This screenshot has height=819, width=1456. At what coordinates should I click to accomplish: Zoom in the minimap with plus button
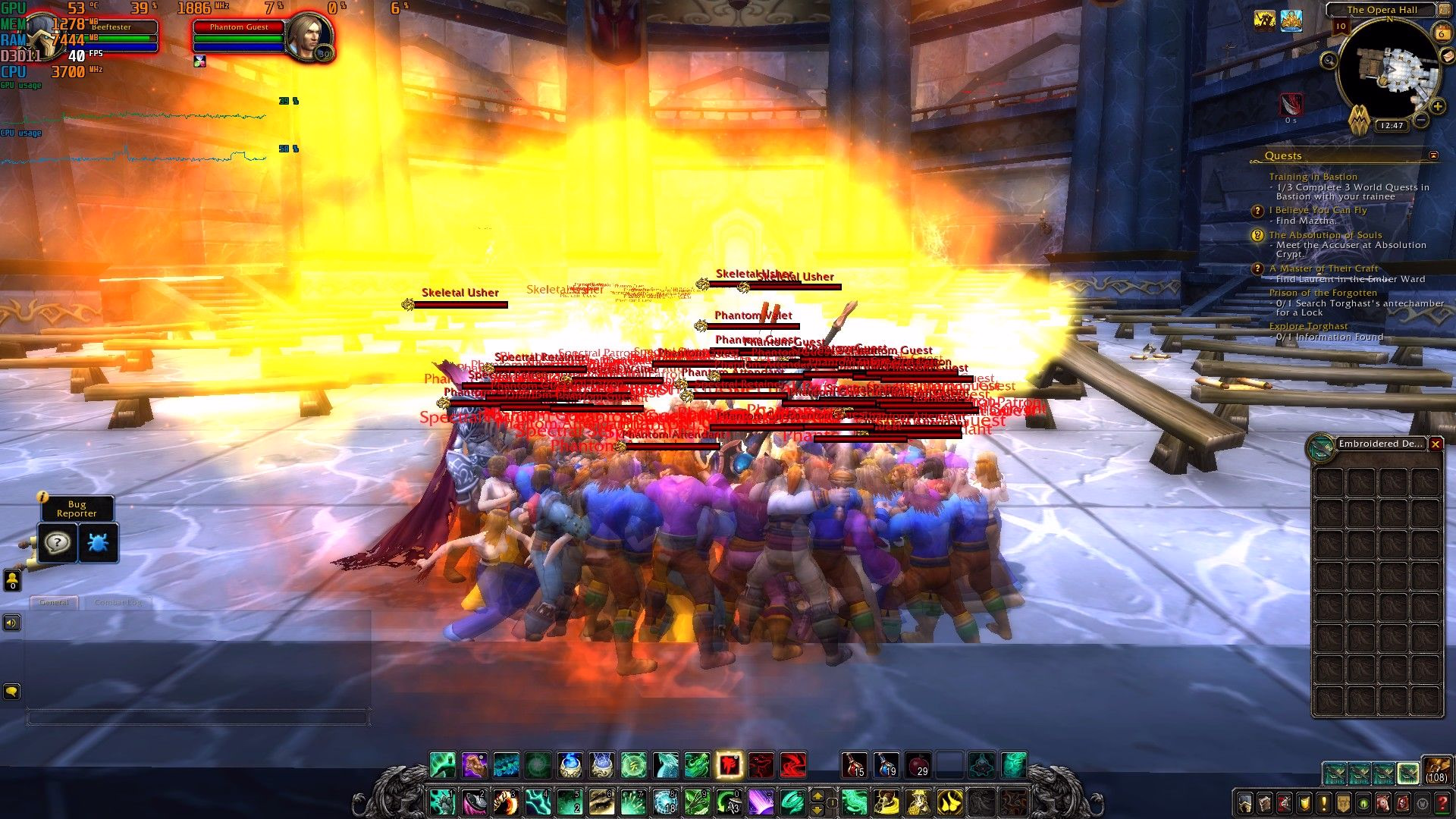(x=1437, y=106)
